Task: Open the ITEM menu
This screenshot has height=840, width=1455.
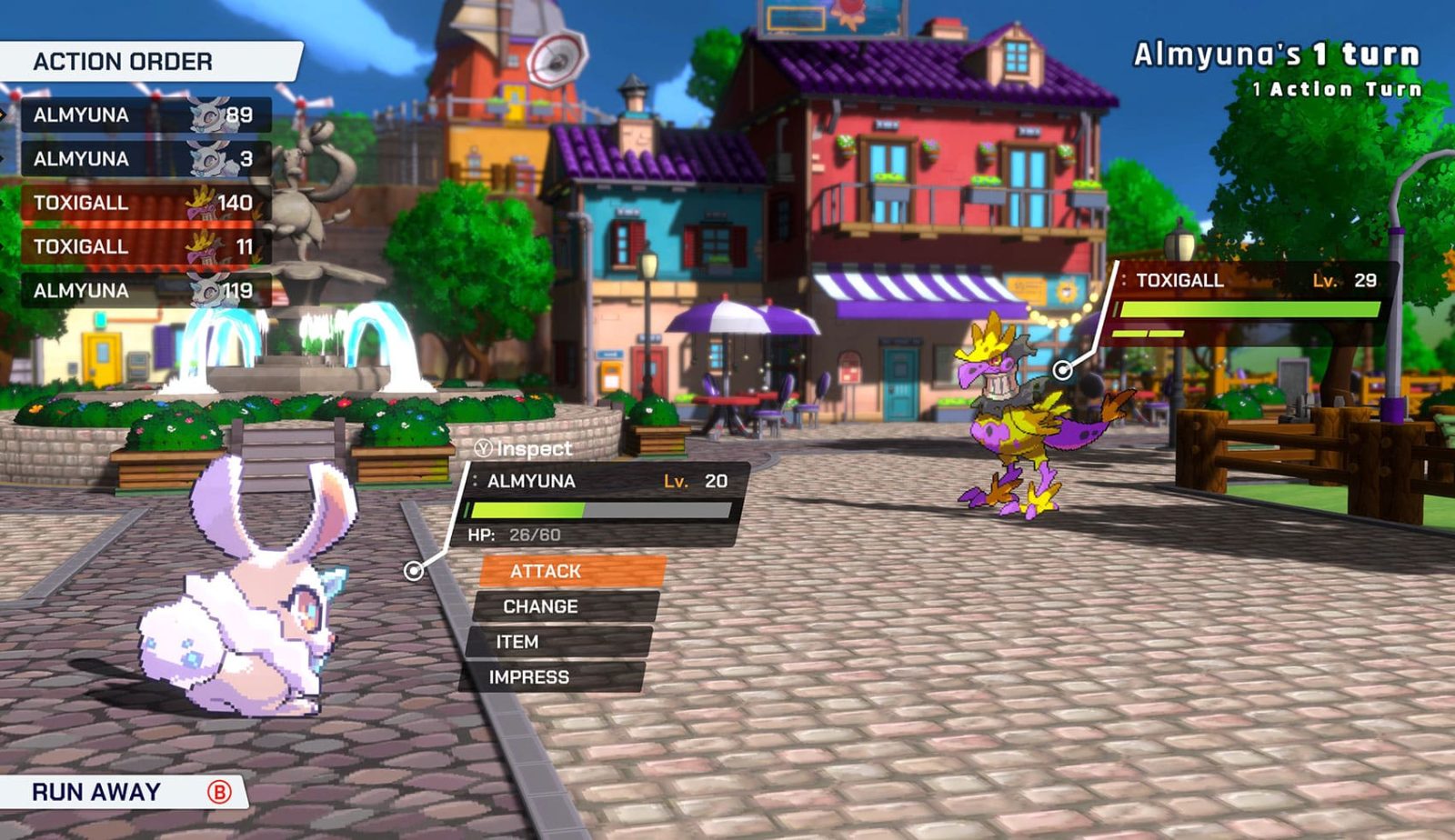Action: click(558, 642)
